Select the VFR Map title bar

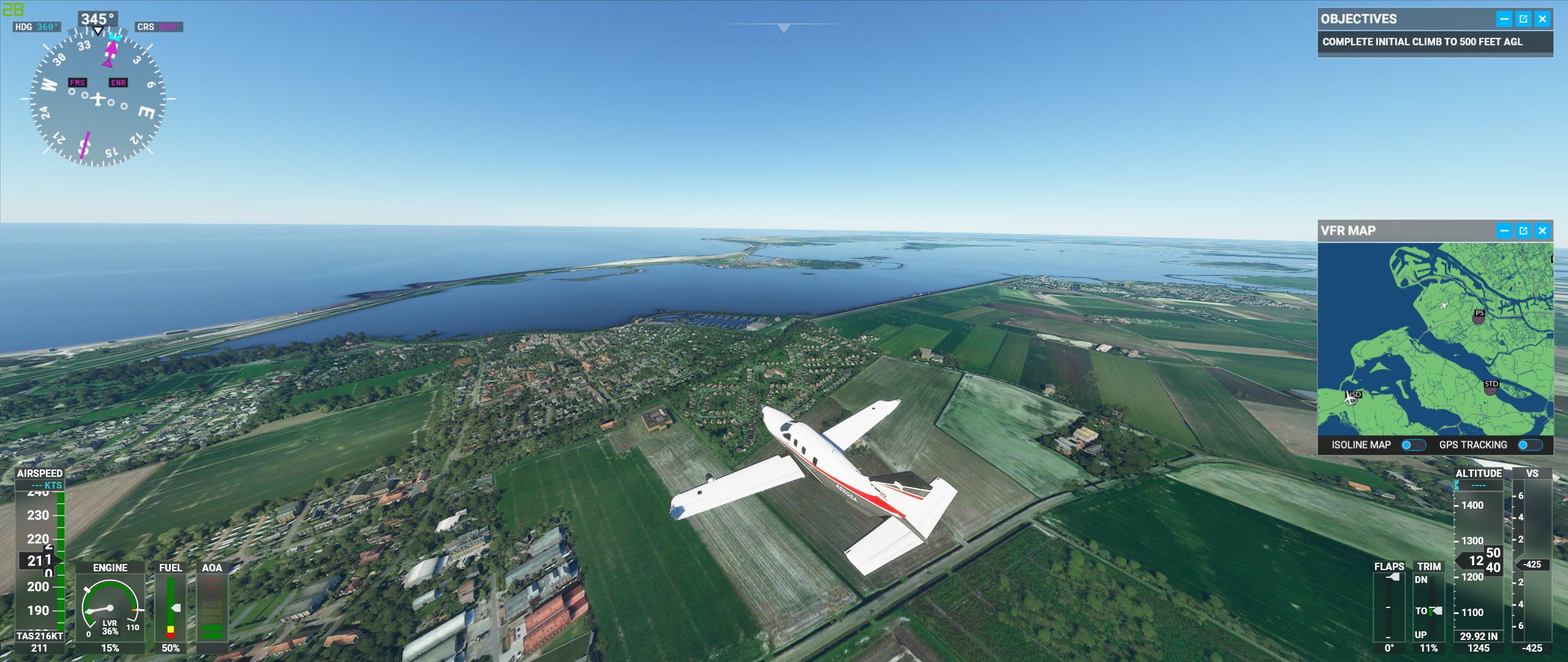click(1403, 231)
